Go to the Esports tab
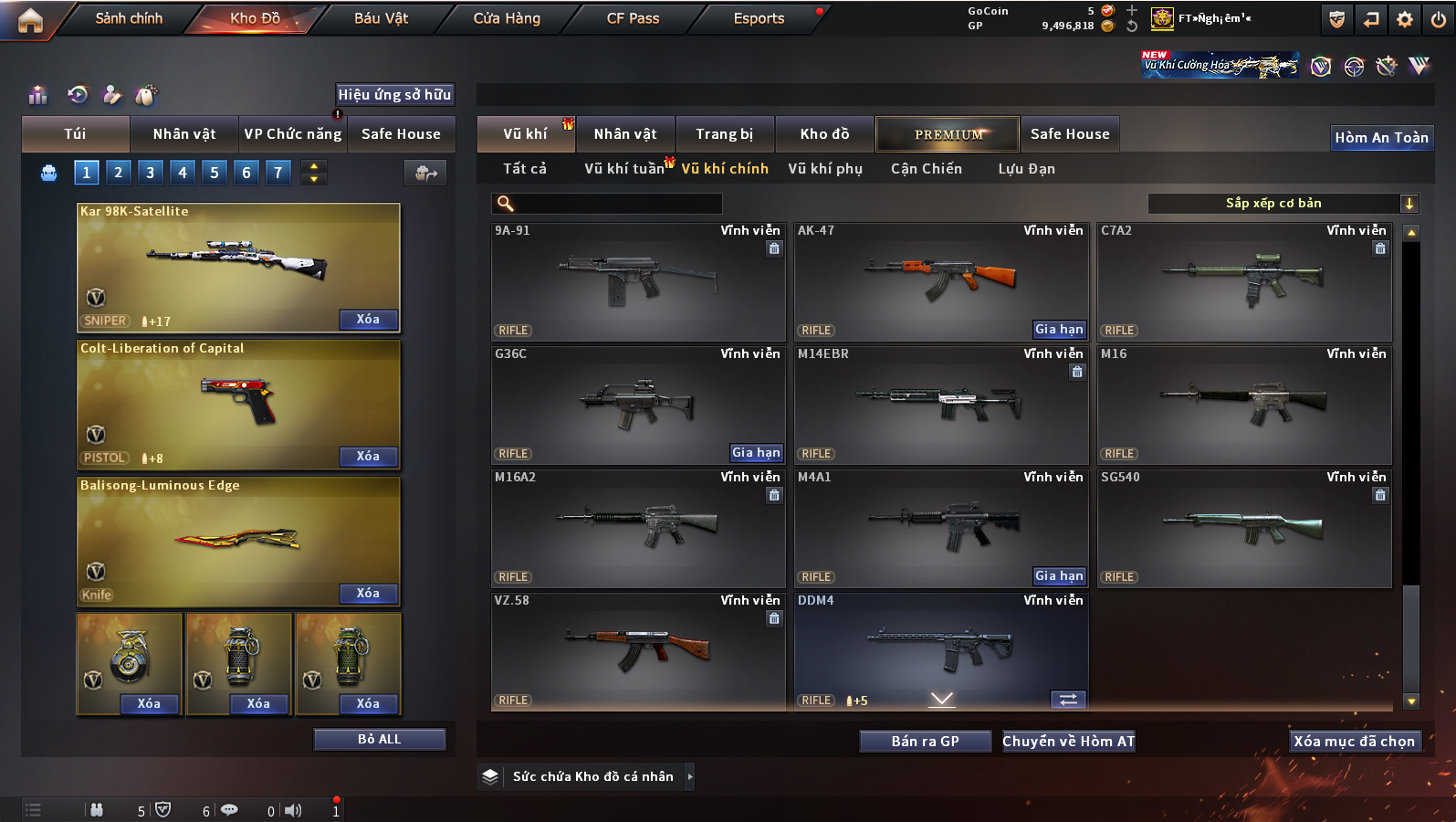 pyautogui.click(x=759, y=18)
